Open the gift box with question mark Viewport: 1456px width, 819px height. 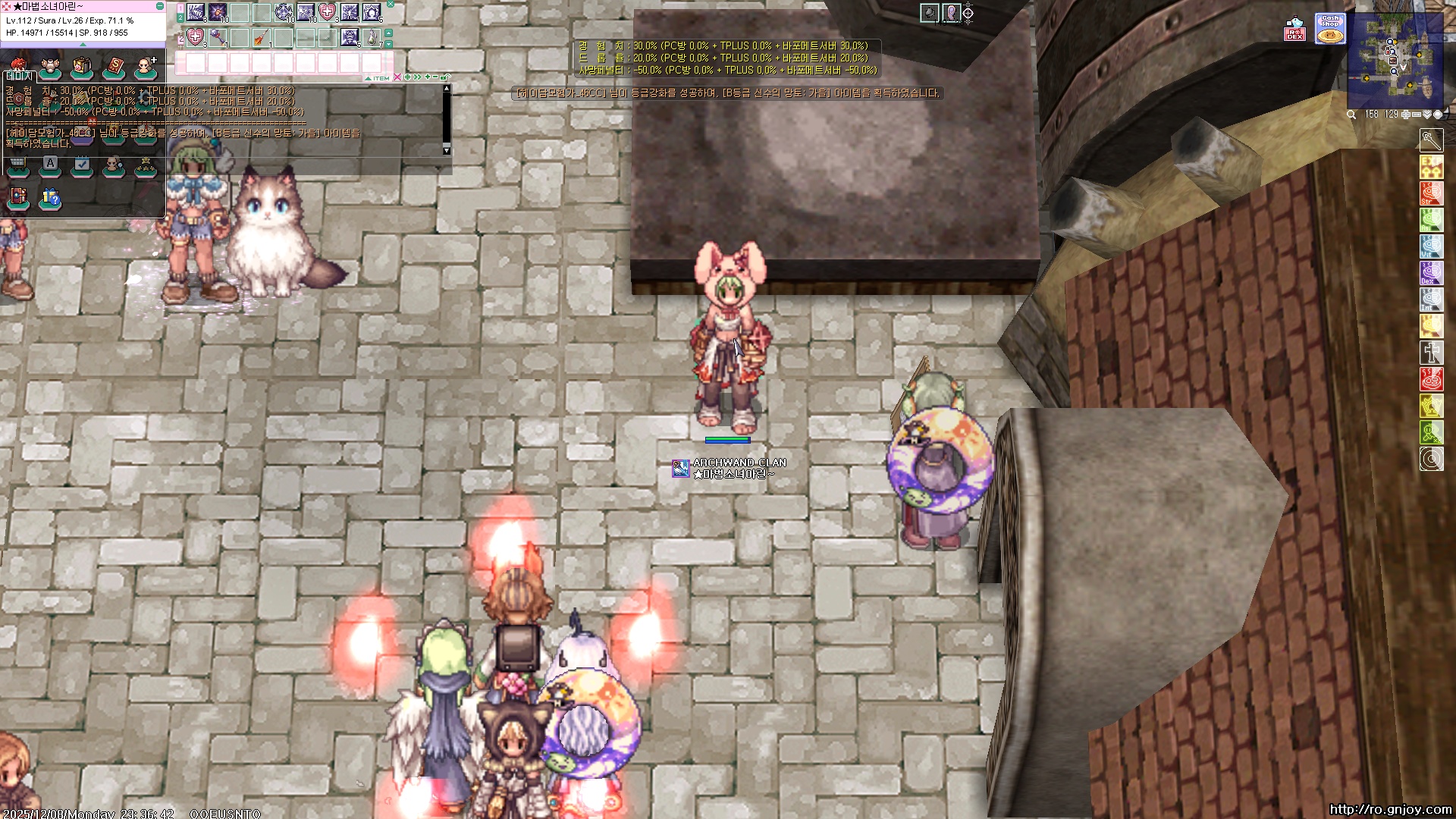point(50,198)
